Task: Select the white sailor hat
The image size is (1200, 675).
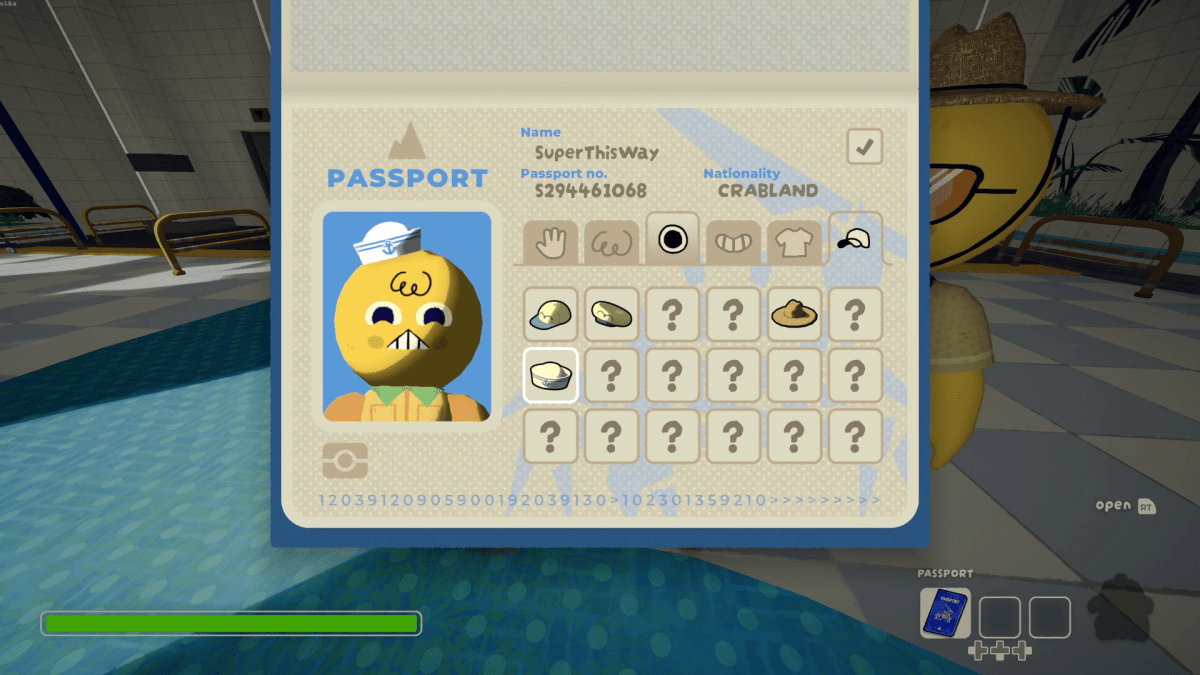Action: pyautogui.click(x=550, y=375)
